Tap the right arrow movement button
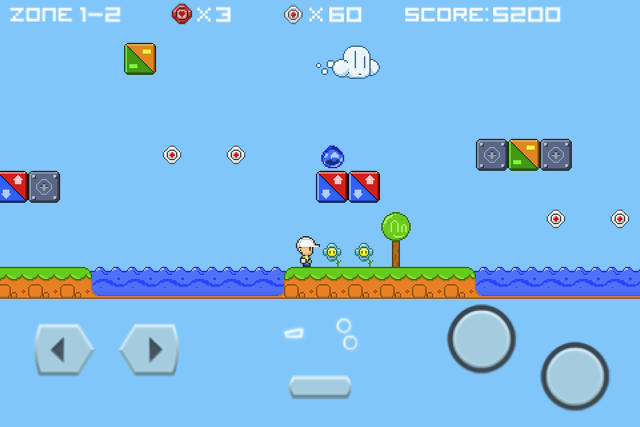This screenshot has height=427, width=640. (x=149, y=350)
